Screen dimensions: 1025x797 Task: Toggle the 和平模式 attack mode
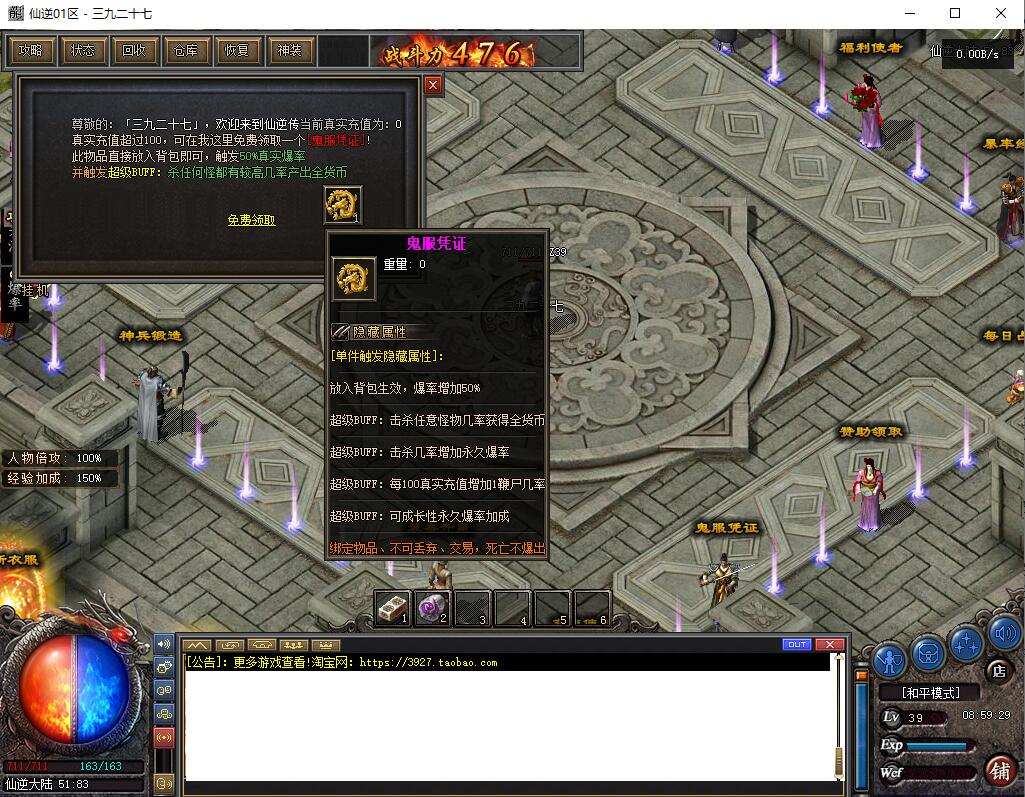tap(930, 692)
